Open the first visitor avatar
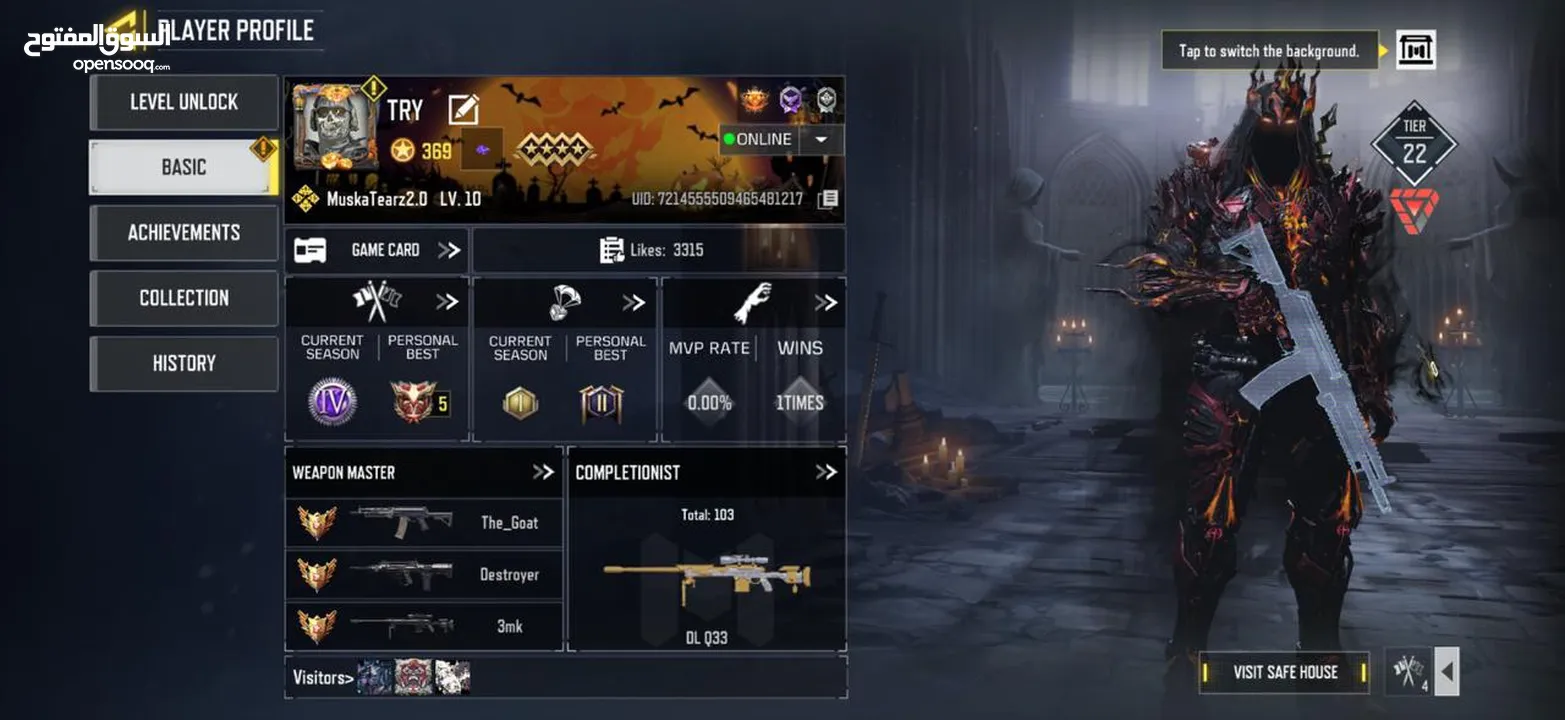This screenshot has width=1565, height=720. point(375,677)
